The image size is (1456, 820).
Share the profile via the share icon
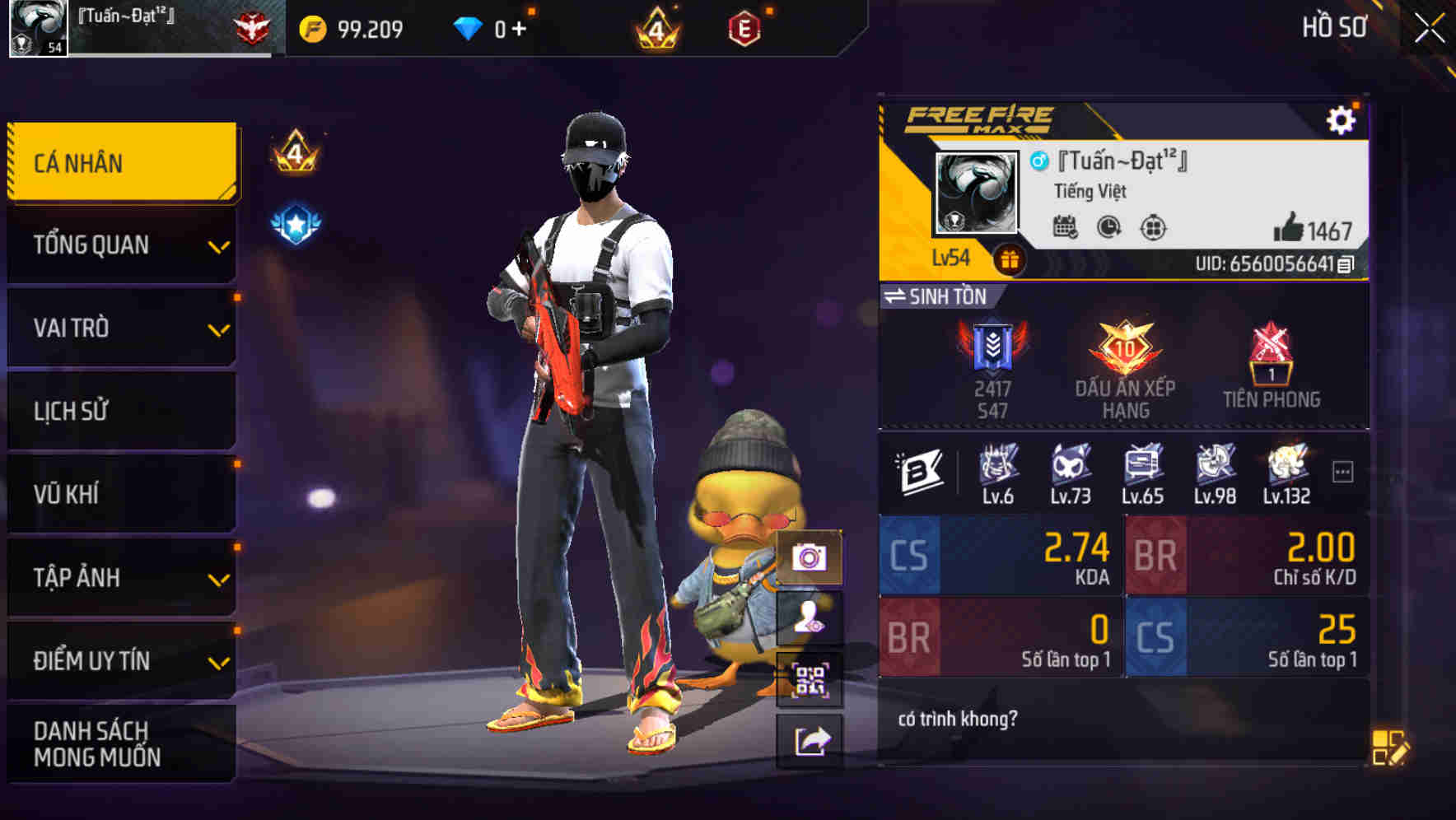pyautogui.click(x=807, y=741)
